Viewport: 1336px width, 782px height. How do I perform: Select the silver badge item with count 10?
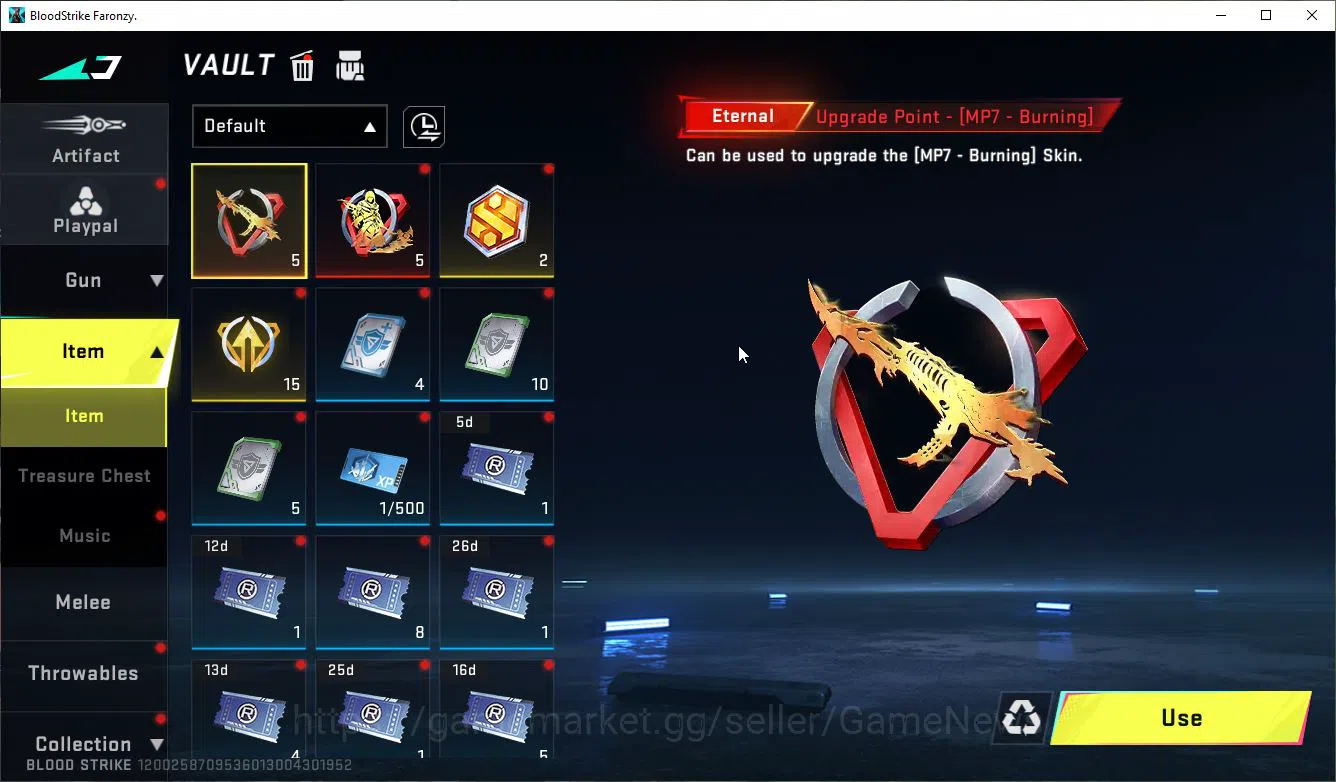(x=496, y=344)
